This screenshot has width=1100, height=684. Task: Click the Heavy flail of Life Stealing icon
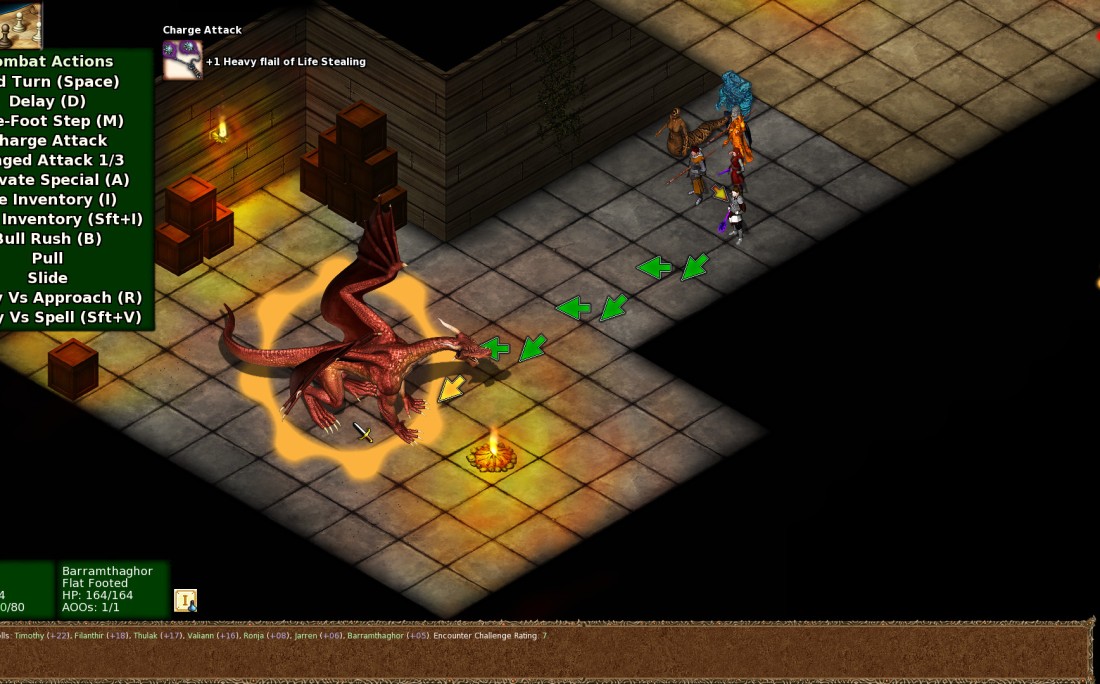click(182, 60)
